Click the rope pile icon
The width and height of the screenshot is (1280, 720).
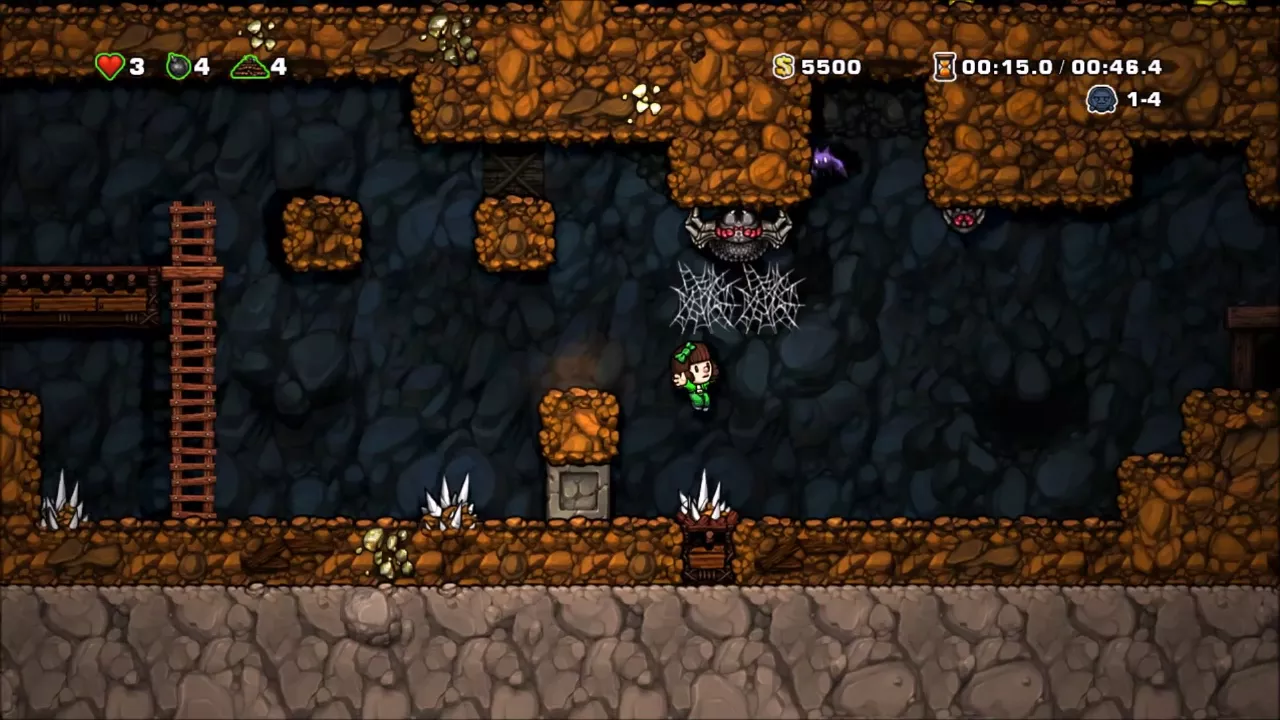coord(249,67)
